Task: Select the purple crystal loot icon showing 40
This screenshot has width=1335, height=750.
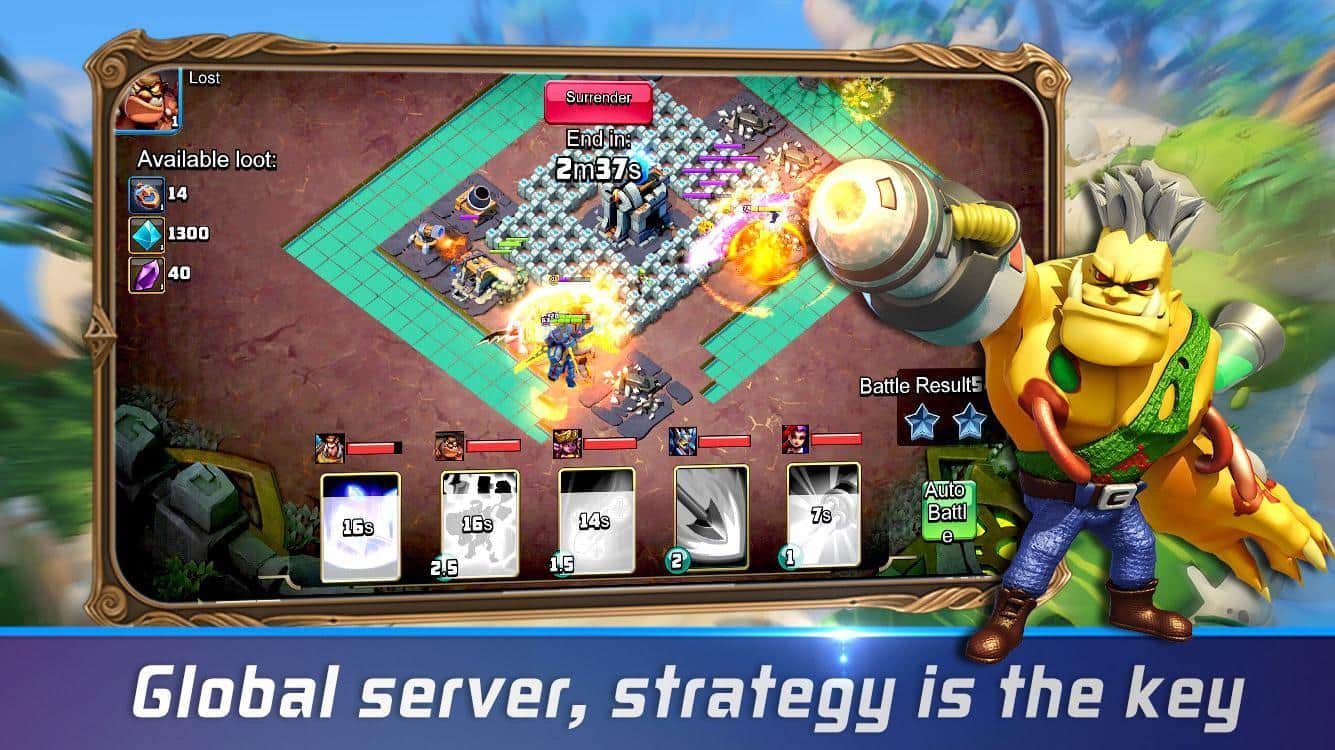Action: click(147, 275)
